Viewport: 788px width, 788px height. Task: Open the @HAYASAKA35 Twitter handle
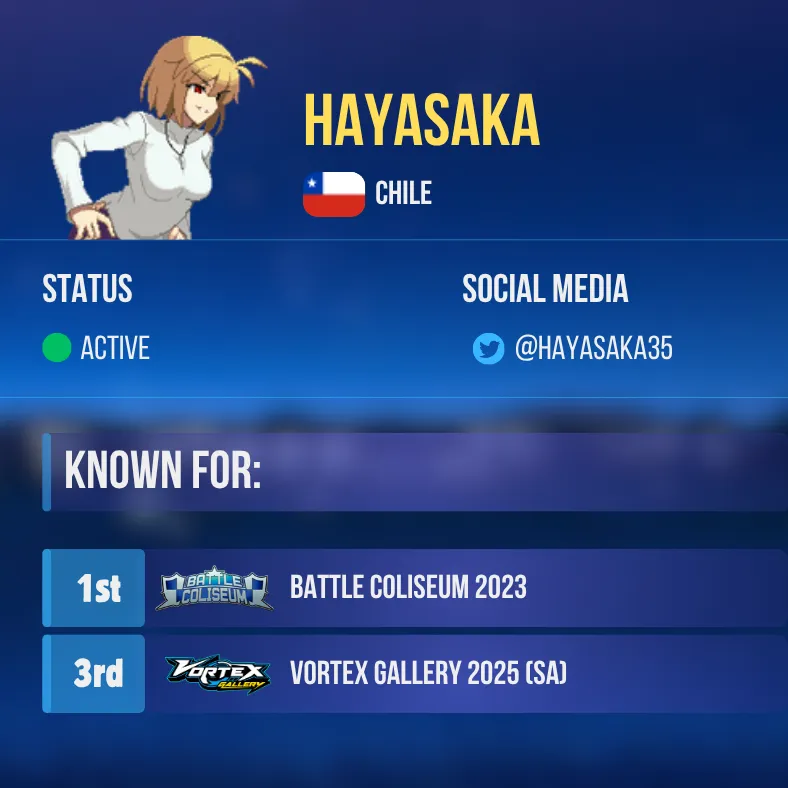(593, 348)
